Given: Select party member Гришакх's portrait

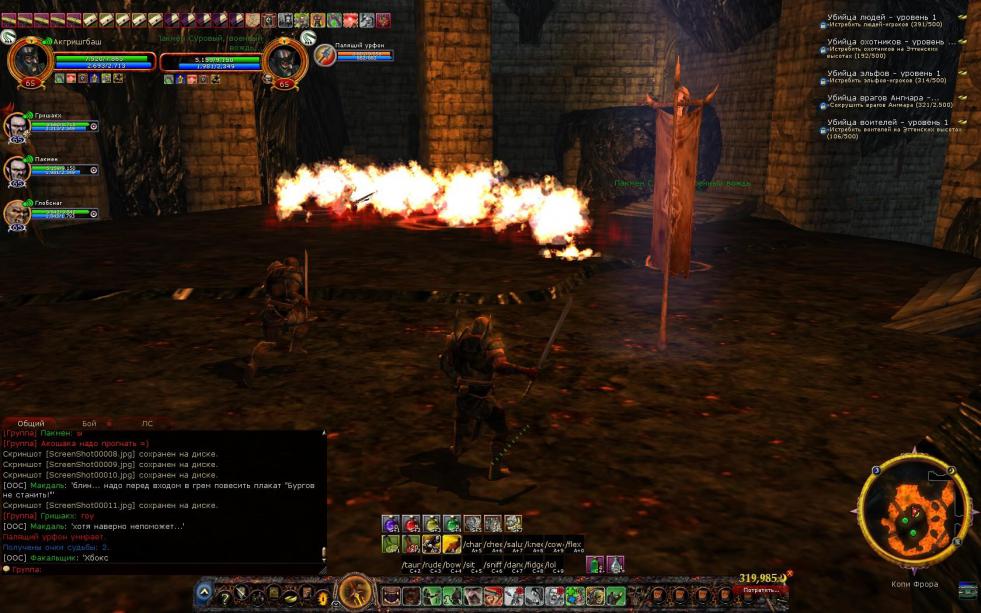Looking at the screenshot, I should click(x=17, y=126).
